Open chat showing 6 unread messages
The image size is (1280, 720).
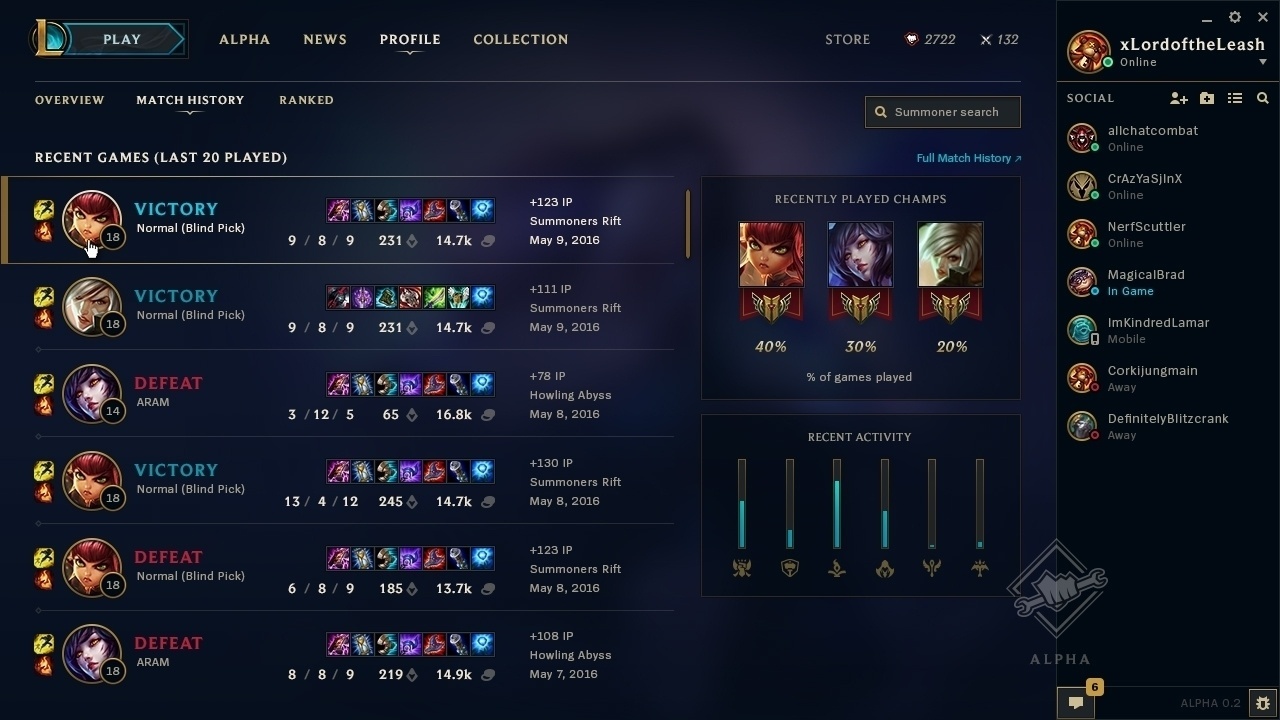point(1075,703)
